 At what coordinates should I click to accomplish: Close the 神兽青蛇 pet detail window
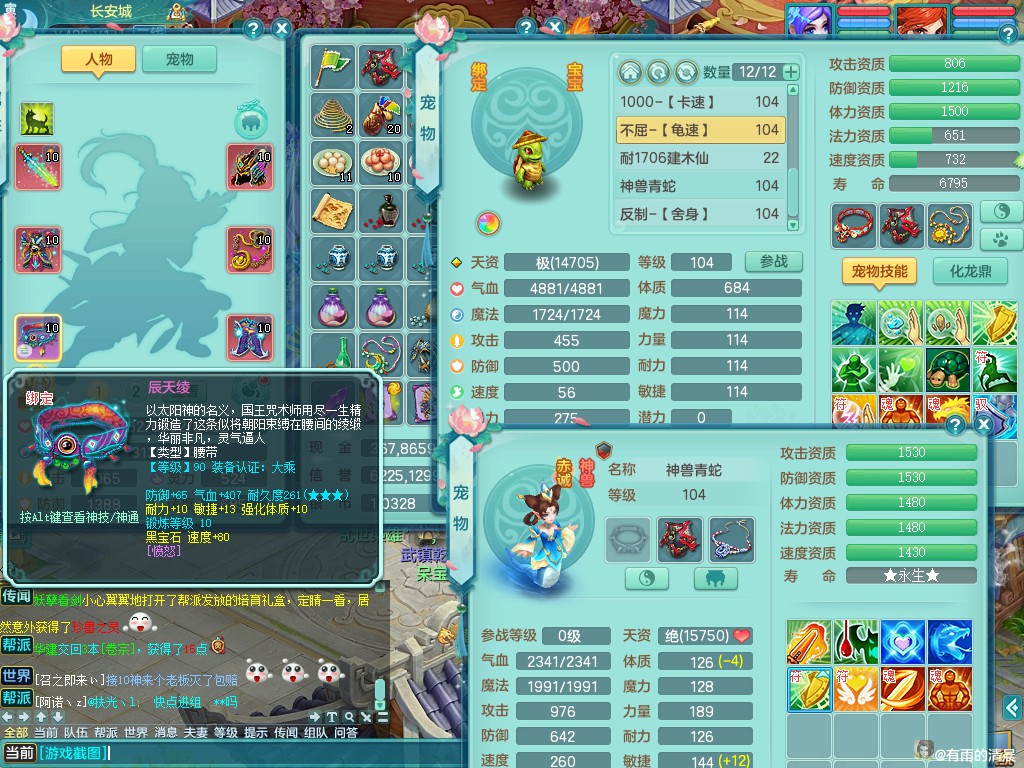pyautogui.click(x=983, y=426)
